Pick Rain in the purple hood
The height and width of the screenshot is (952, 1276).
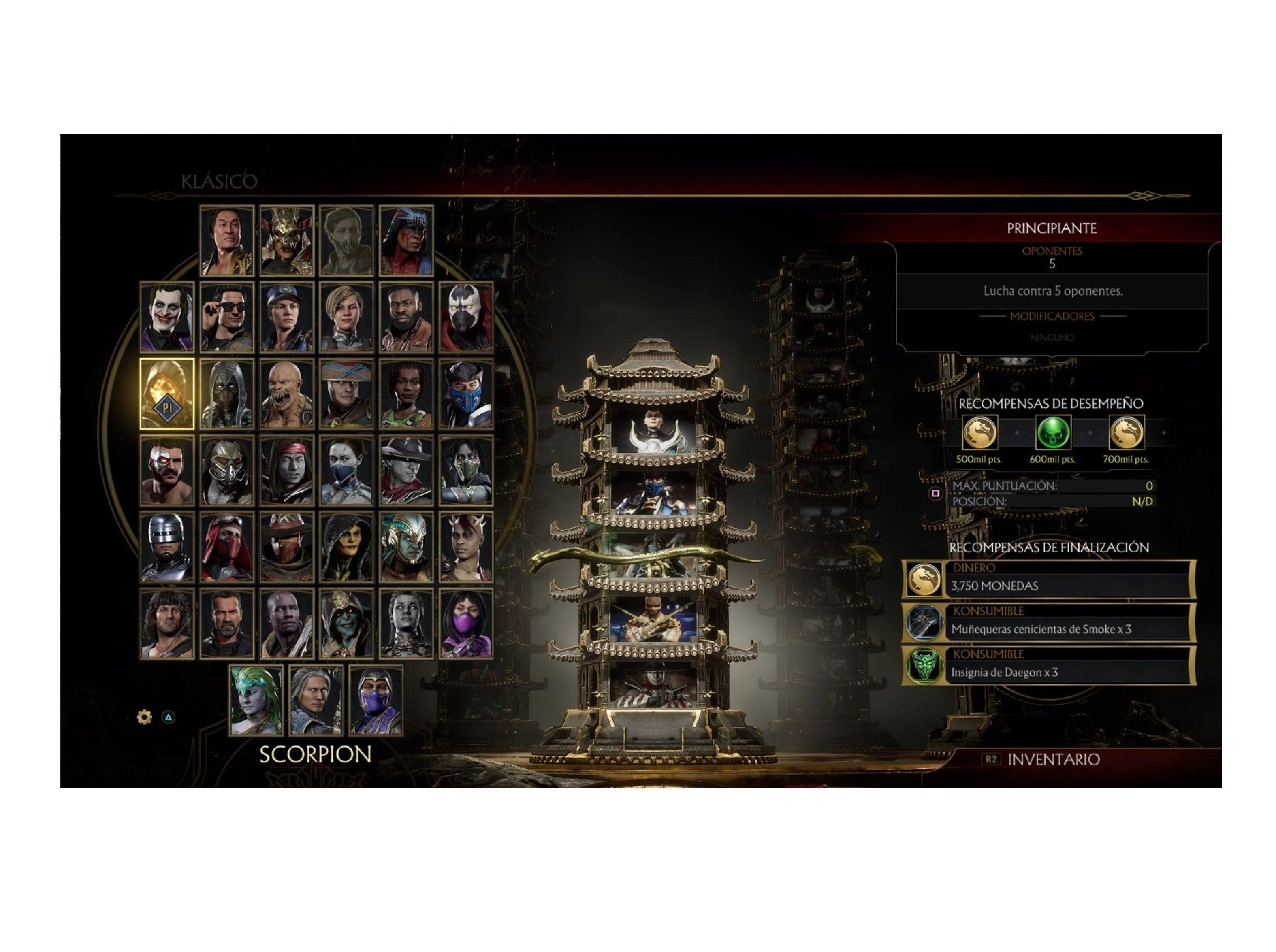pos(376,700)
